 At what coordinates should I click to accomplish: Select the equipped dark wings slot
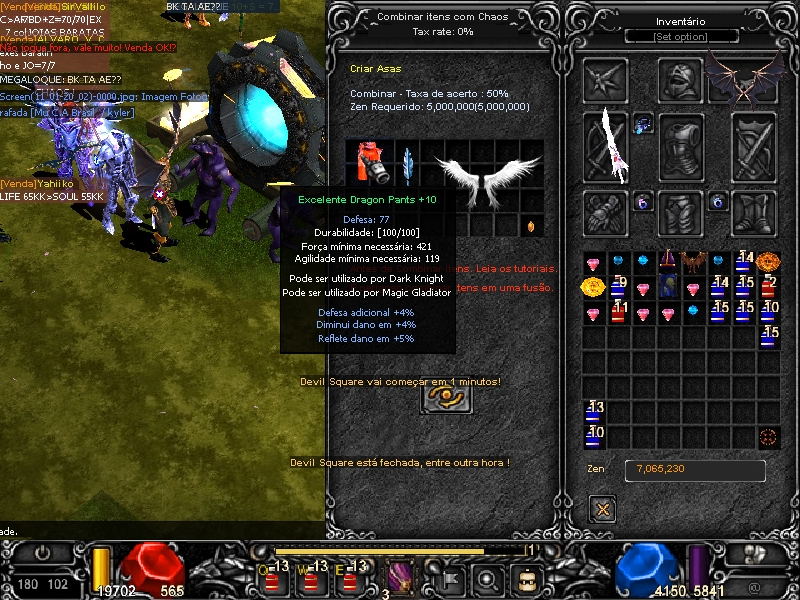click(x=745, y=78)
